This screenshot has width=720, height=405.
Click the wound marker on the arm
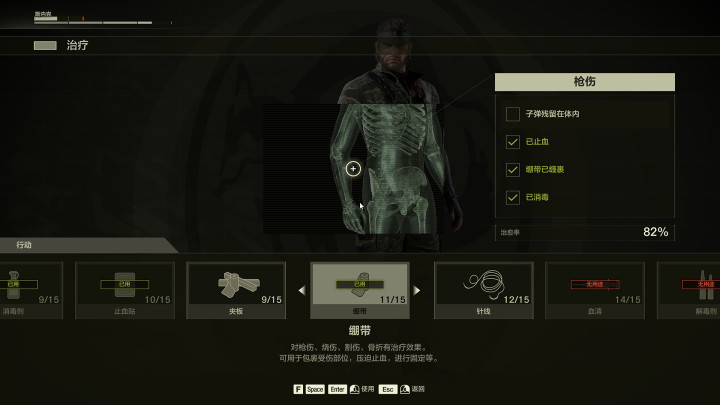[x=353, y=169]
